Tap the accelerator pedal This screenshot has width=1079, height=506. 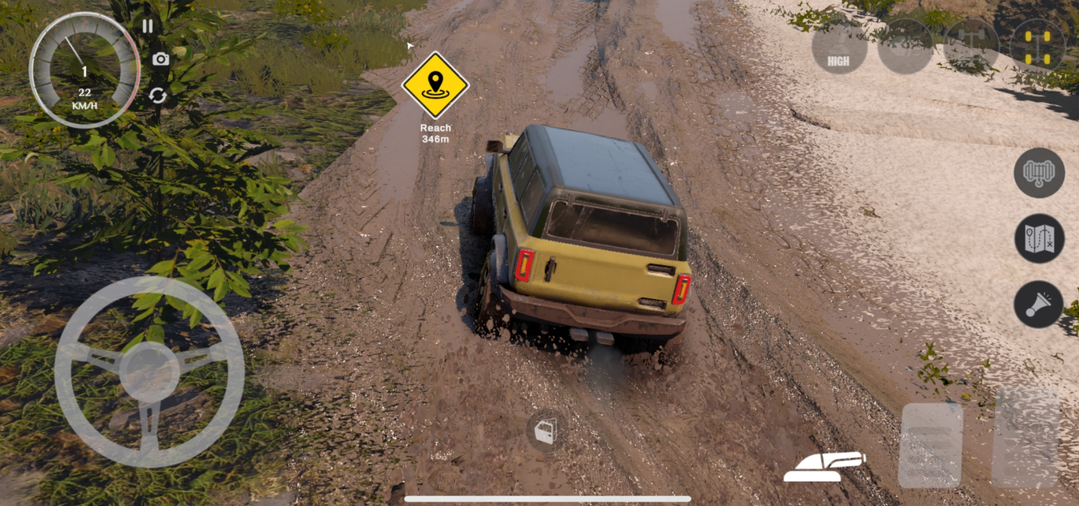(1026, 438)
